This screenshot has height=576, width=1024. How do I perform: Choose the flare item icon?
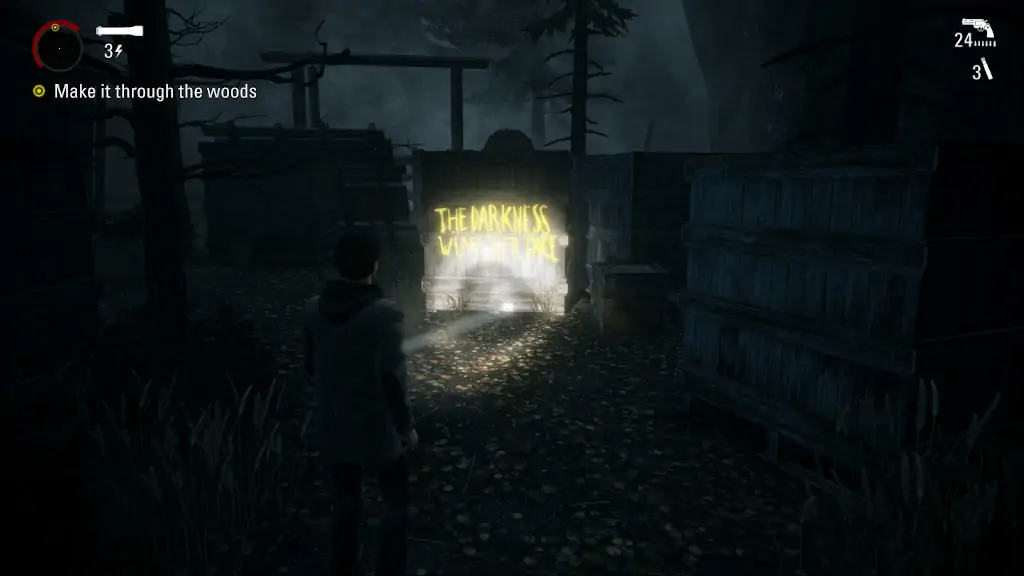(986, 69)
